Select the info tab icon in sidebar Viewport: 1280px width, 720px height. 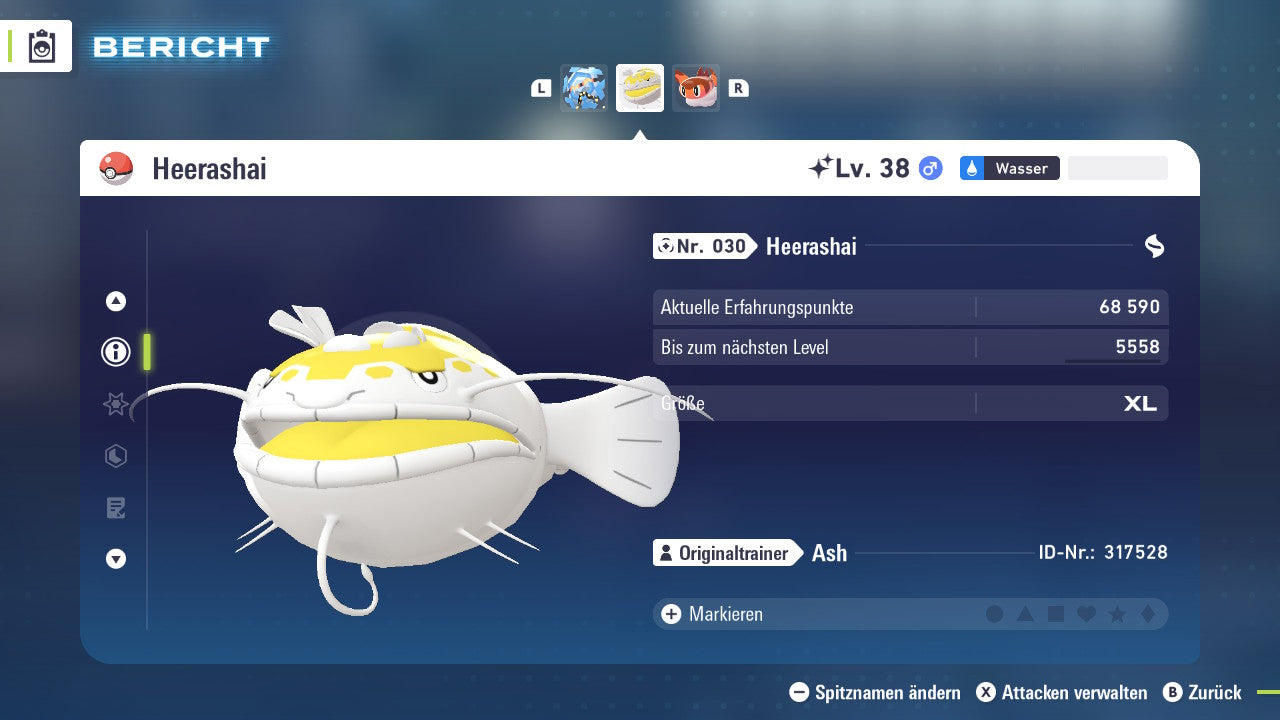pos(115,352)
